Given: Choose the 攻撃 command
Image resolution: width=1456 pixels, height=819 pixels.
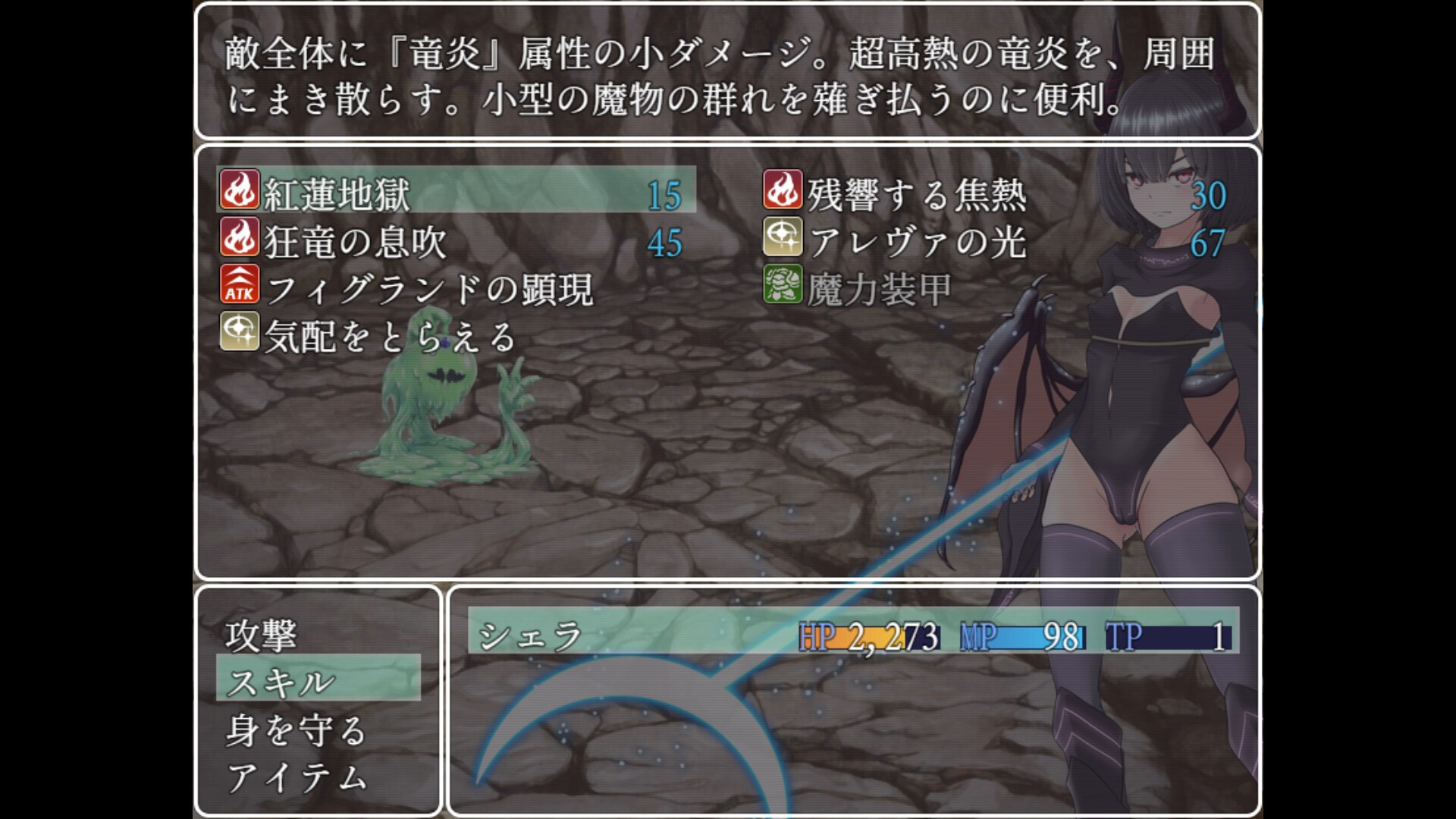Looking at the screenshot, I should (x=262, y=637).
